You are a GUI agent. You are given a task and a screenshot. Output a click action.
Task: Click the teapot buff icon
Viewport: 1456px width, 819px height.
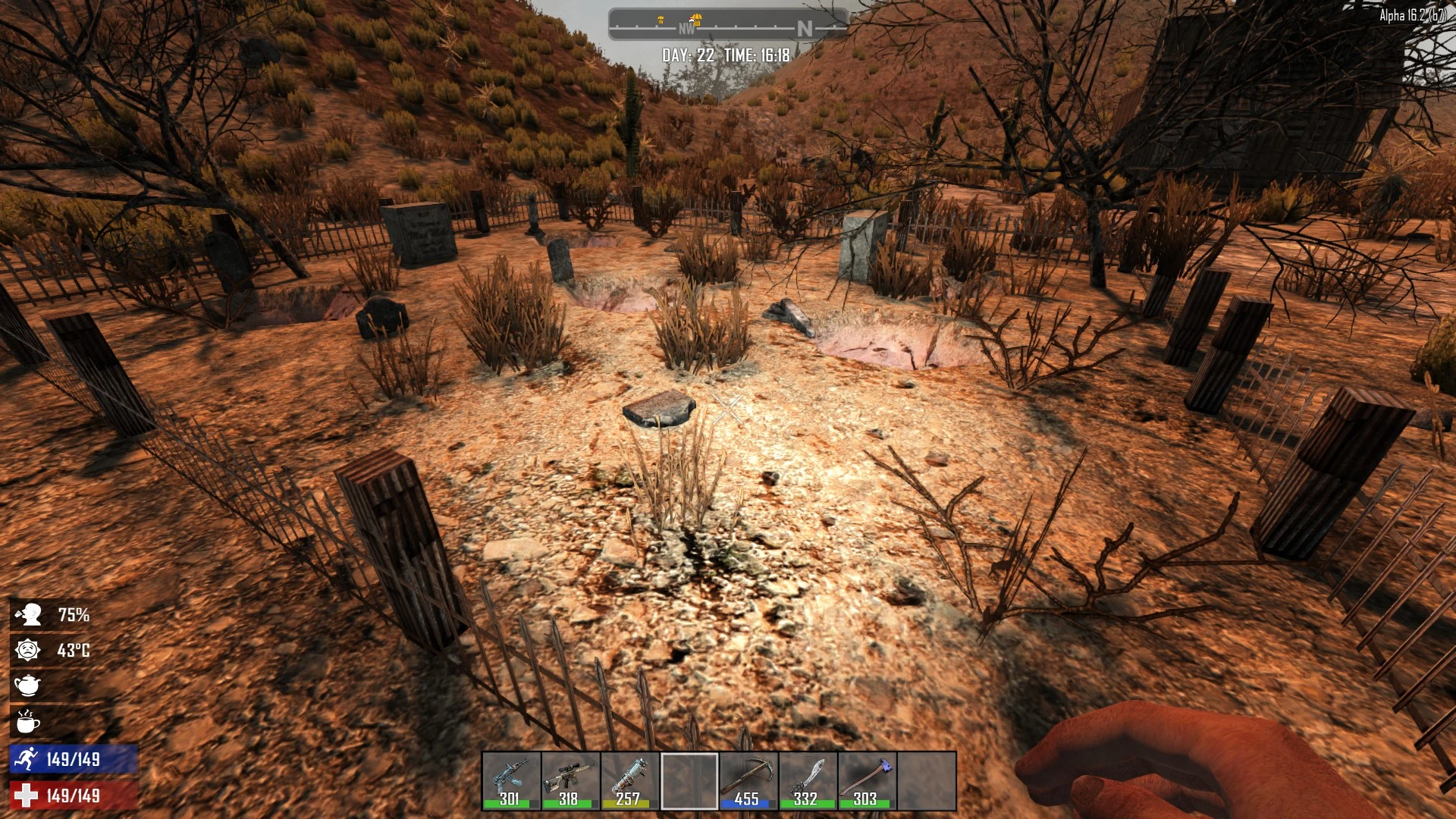tap(27, 686)
